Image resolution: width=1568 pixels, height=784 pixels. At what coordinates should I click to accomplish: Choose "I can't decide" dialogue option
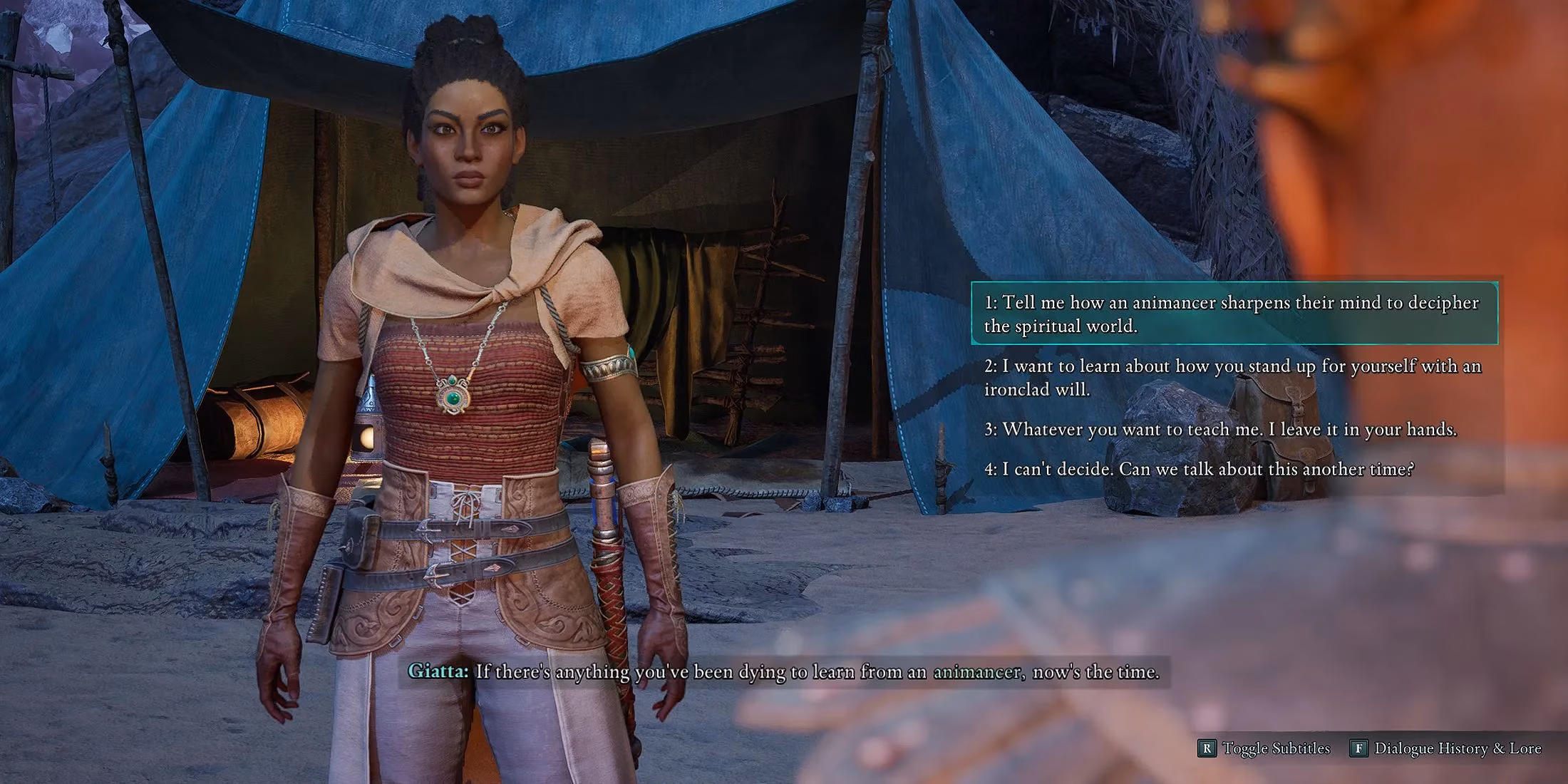click(1199, 469)
